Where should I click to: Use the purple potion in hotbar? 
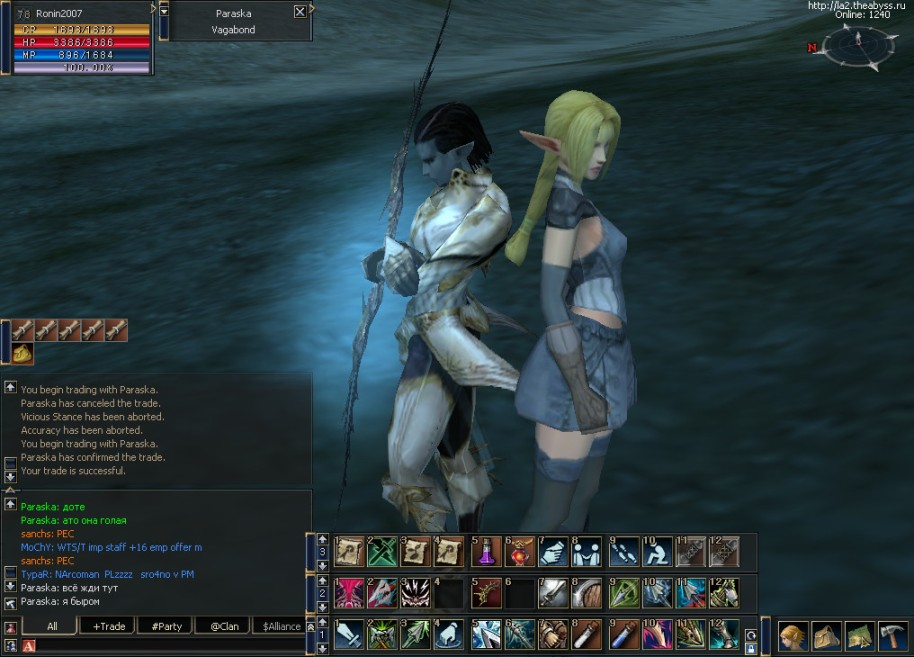(x=485, y=551)
